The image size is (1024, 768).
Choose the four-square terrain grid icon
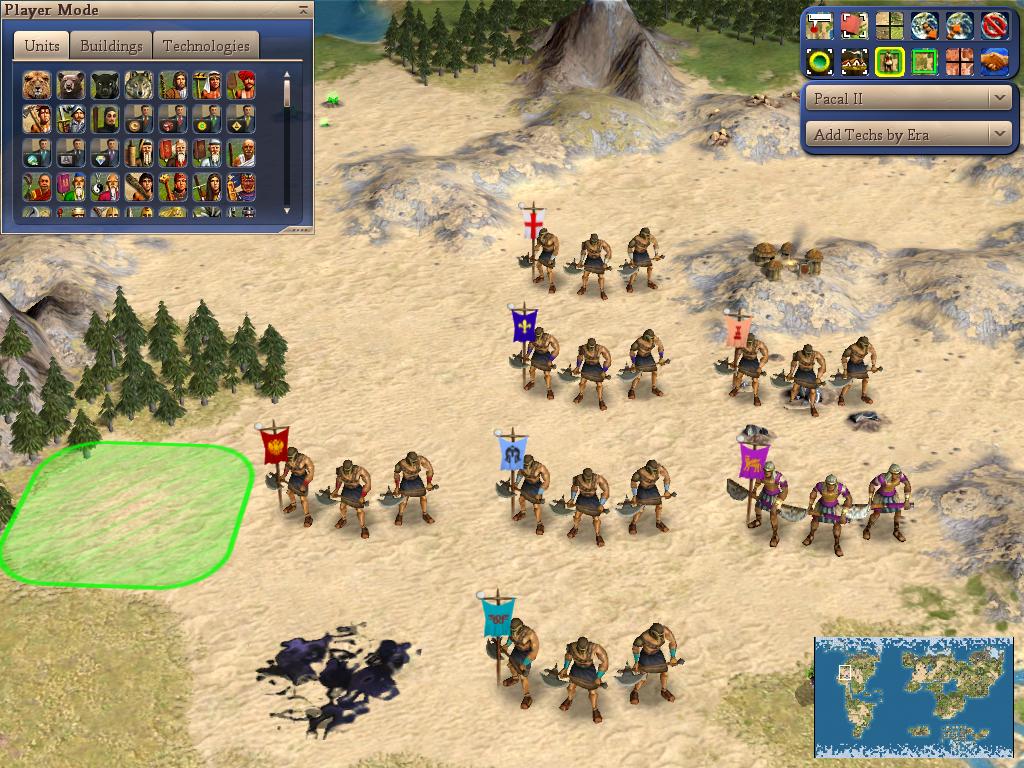click(889, 25)
